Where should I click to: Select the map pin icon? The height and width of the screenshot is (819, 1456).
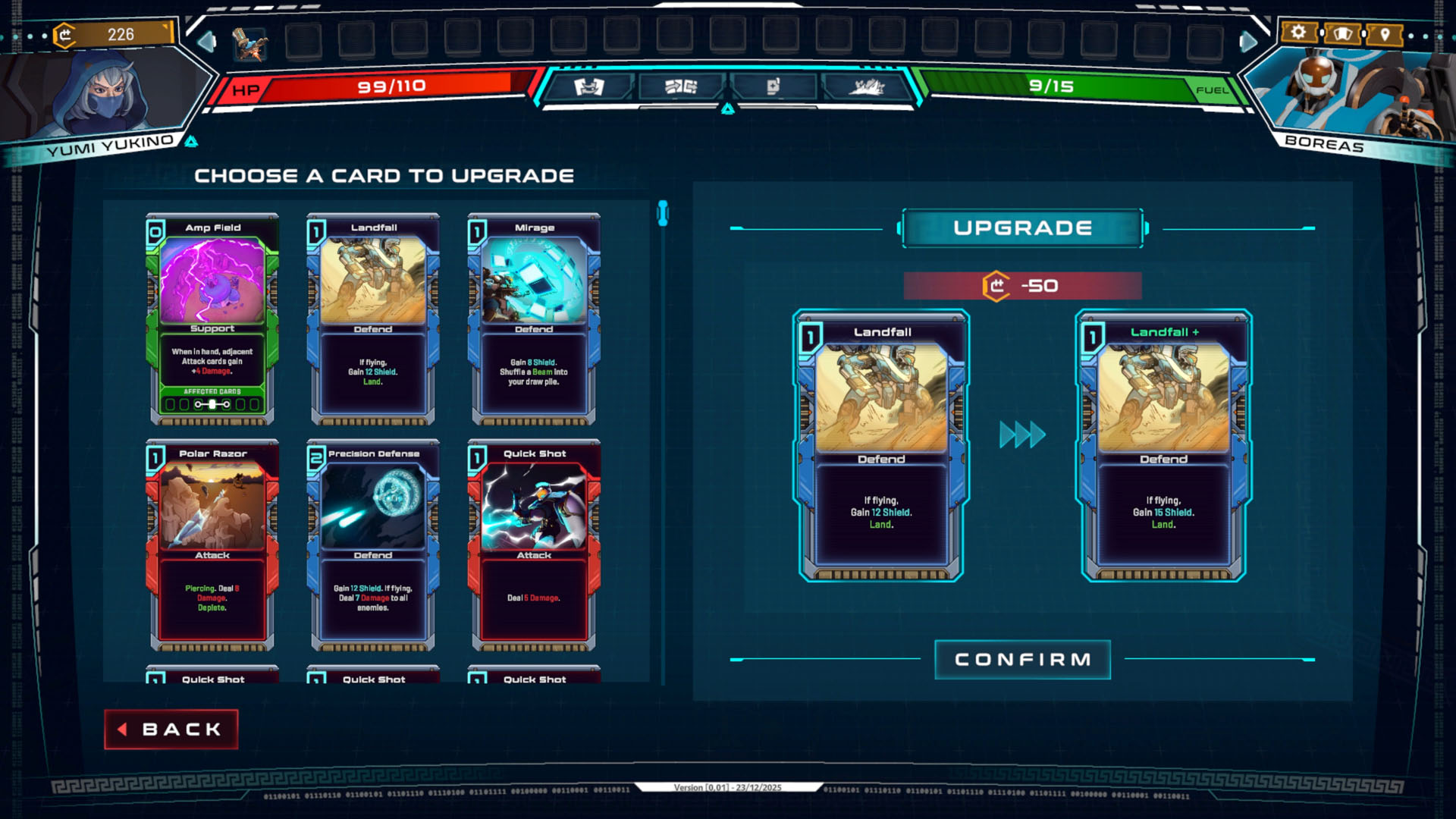(1385, 33)
